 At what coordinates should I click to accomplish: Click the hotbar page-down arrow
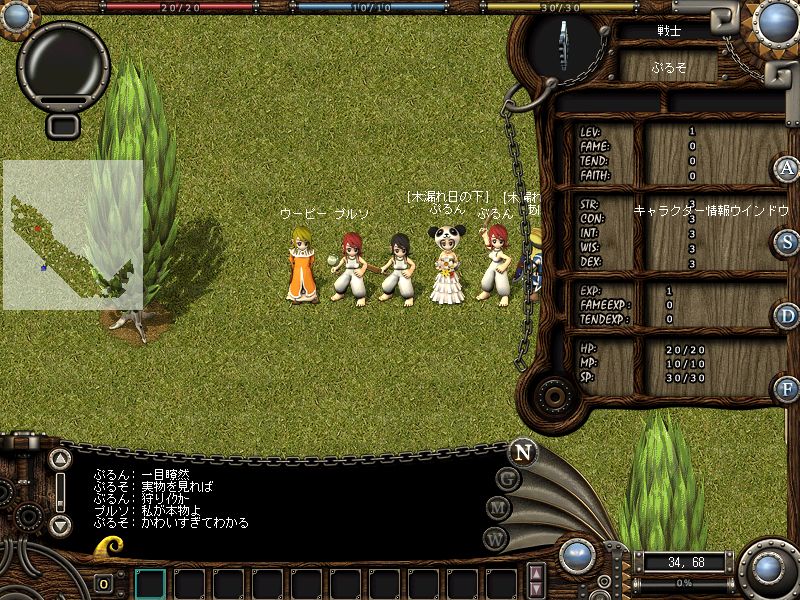tap(536, 590)
